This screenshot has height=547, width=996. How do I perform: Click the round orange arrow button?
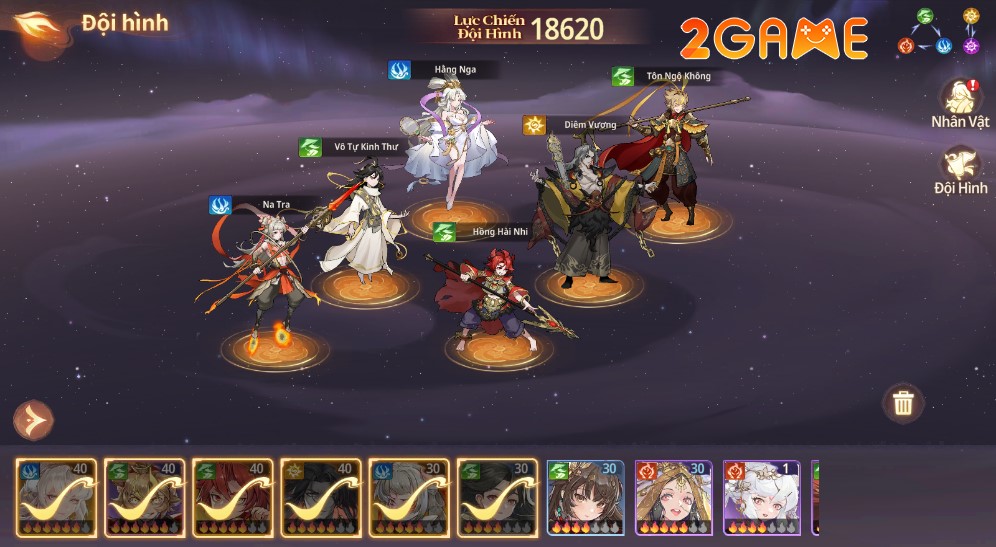(33, 421)
